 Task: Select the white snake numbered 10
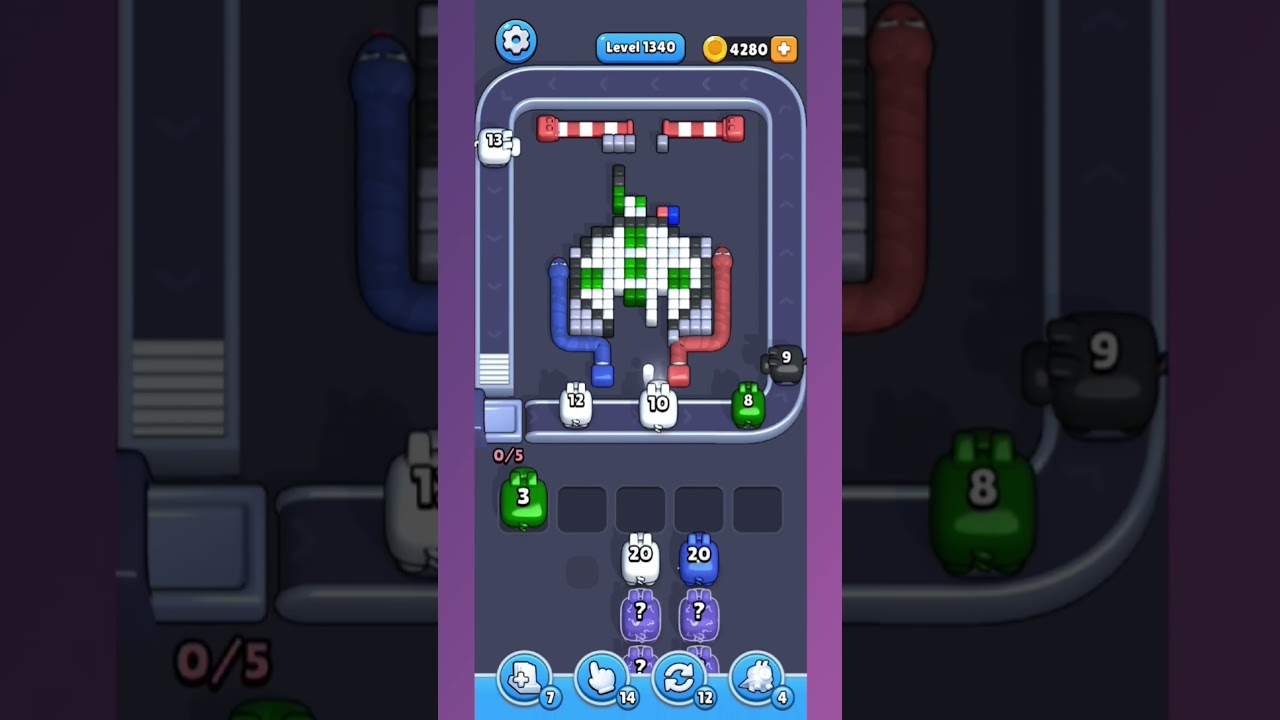(656, 402)
